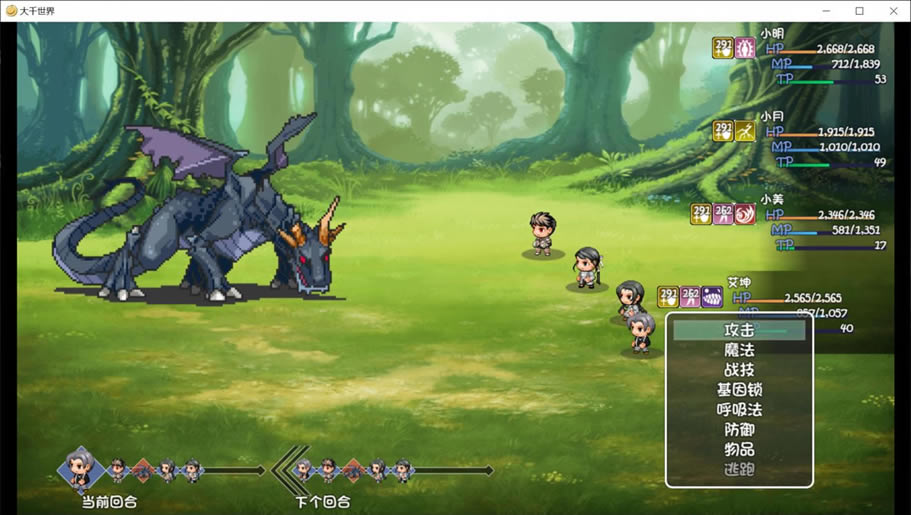Open the 战技 combat skills option
911x515 pixels.
coord(739,370)
